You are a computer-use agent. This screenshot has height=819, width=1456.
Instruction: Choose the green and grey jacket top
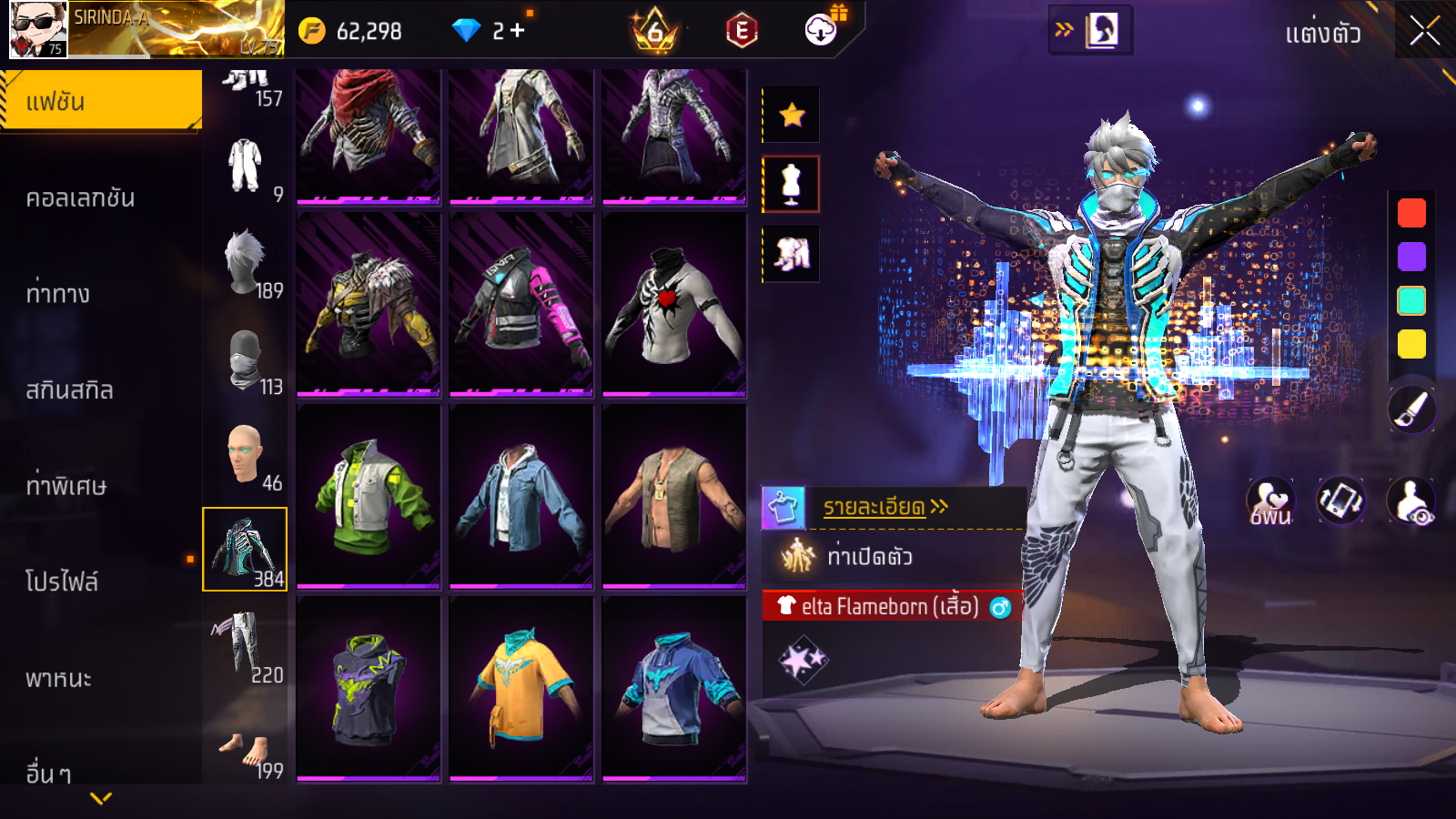369,497
